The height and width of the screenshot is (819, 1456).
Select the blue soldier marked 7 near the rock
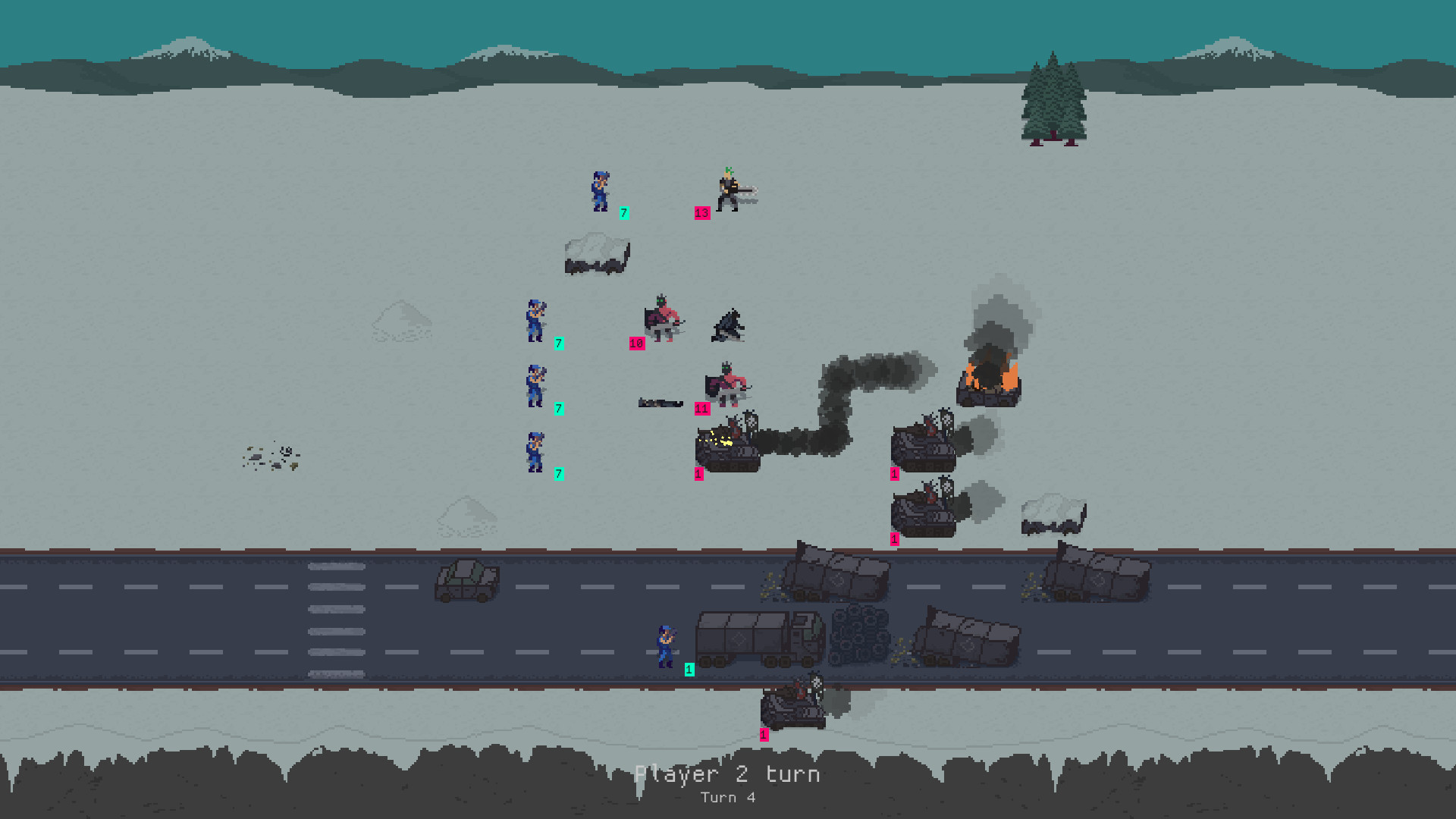[601, 191]
